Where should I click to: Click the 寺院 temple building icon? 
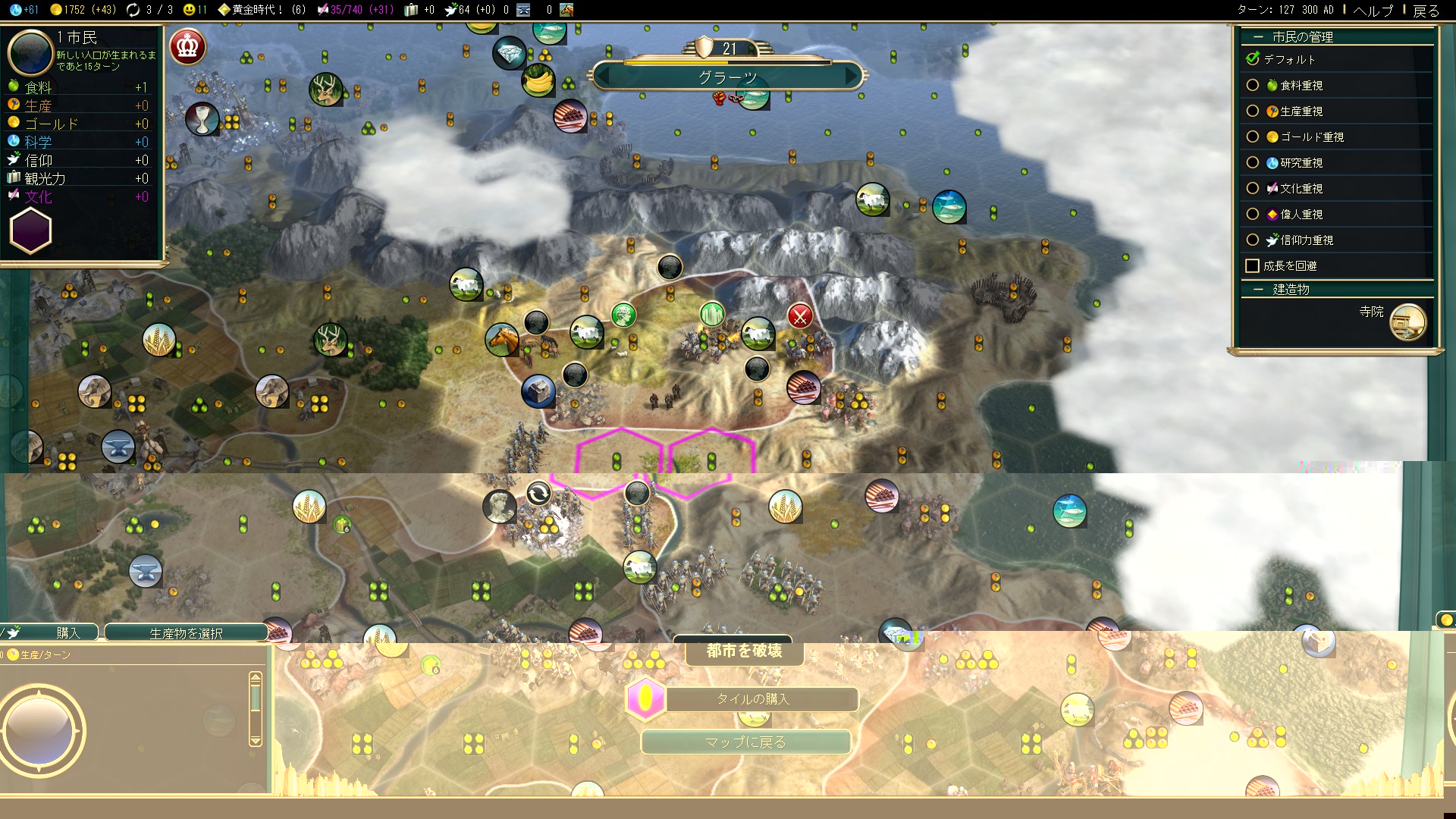coord(1407,322)
